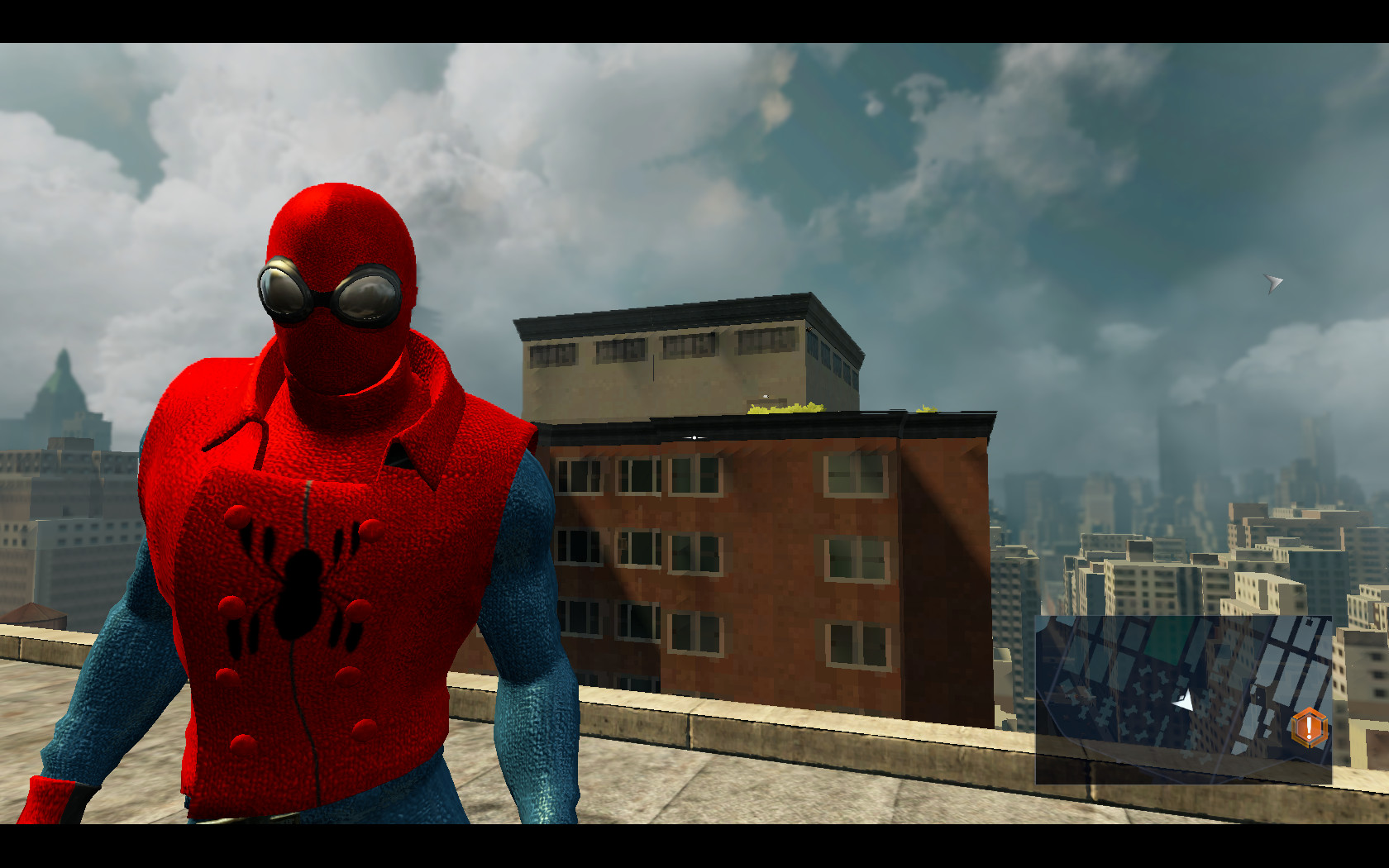The image size is (1389, 868).
Task: Click Spider-Man's right goggle lens
Action: [367, 298]
